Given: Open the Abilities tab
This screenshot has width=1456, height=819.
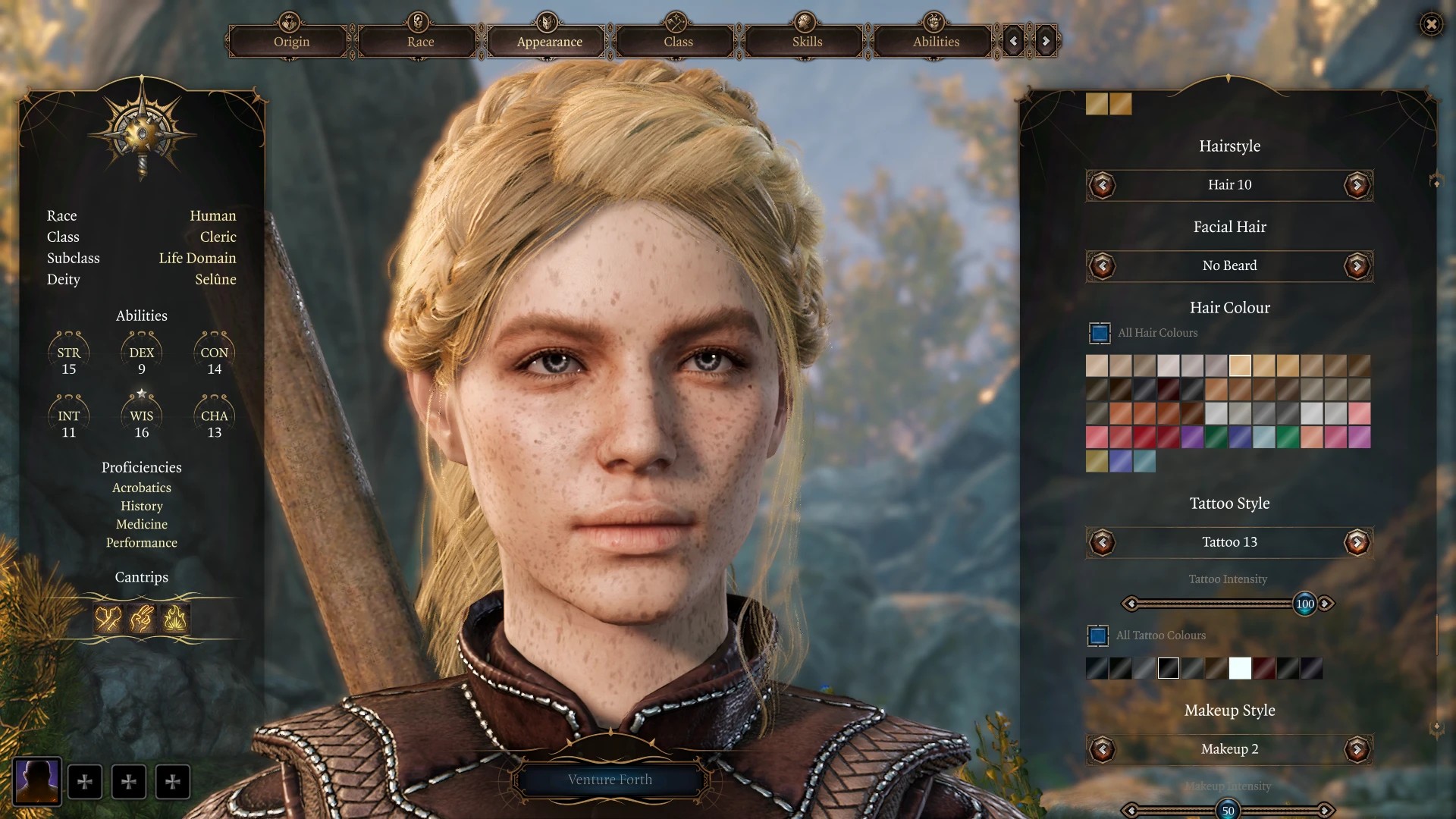Looking at the screenshot, I should point(936,42).
